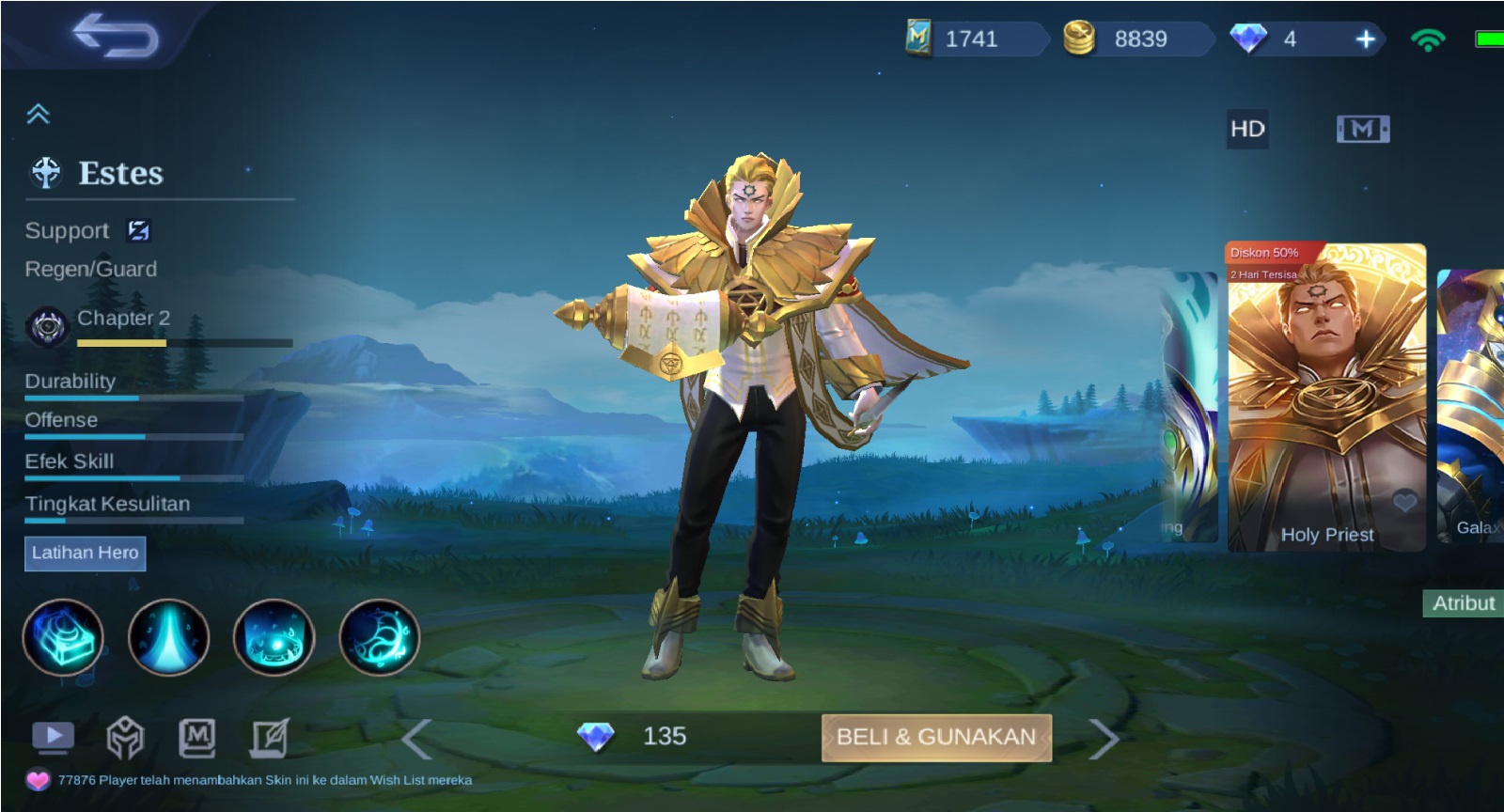Click the battle ticket currency icon
Screen dimensions: 1504x812
[916, 39]
